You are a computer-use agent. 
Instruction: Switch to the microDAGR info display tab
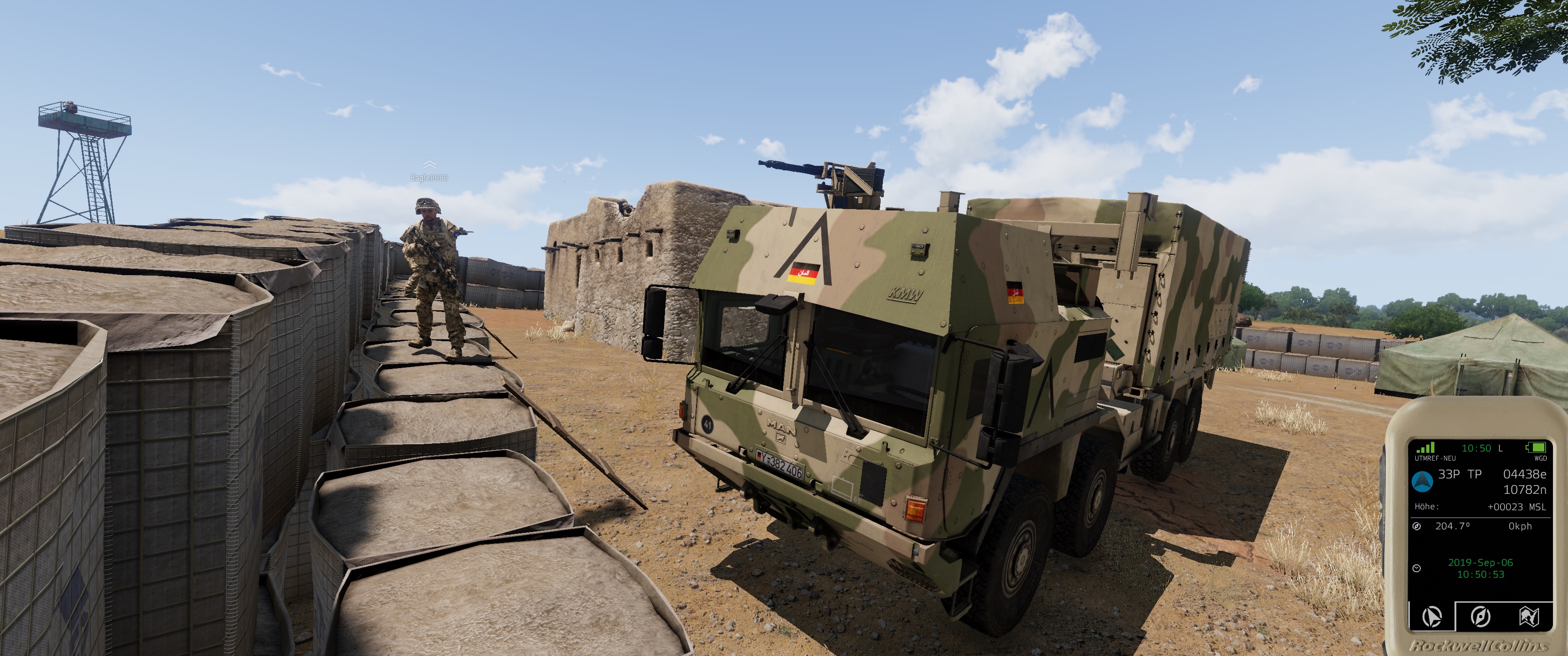click(1432, 616)
